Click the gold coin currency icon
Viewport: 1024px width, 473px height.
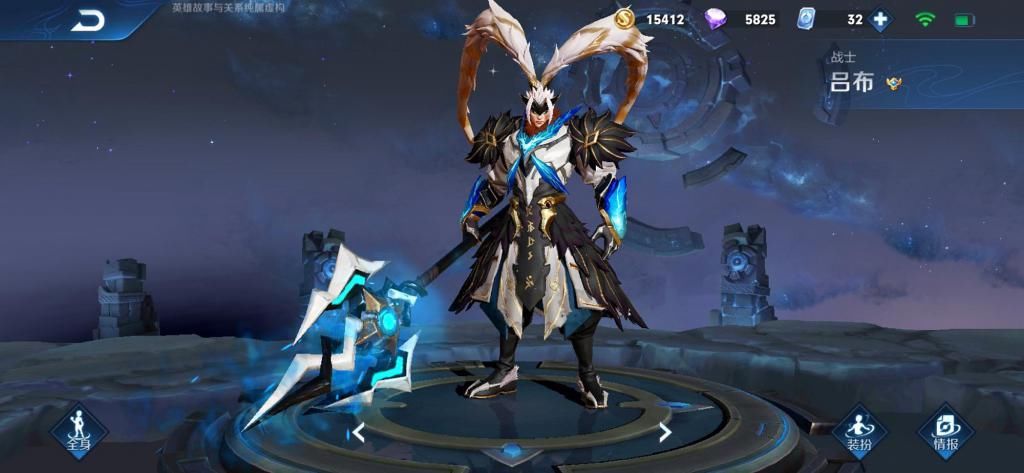[624, 18]
